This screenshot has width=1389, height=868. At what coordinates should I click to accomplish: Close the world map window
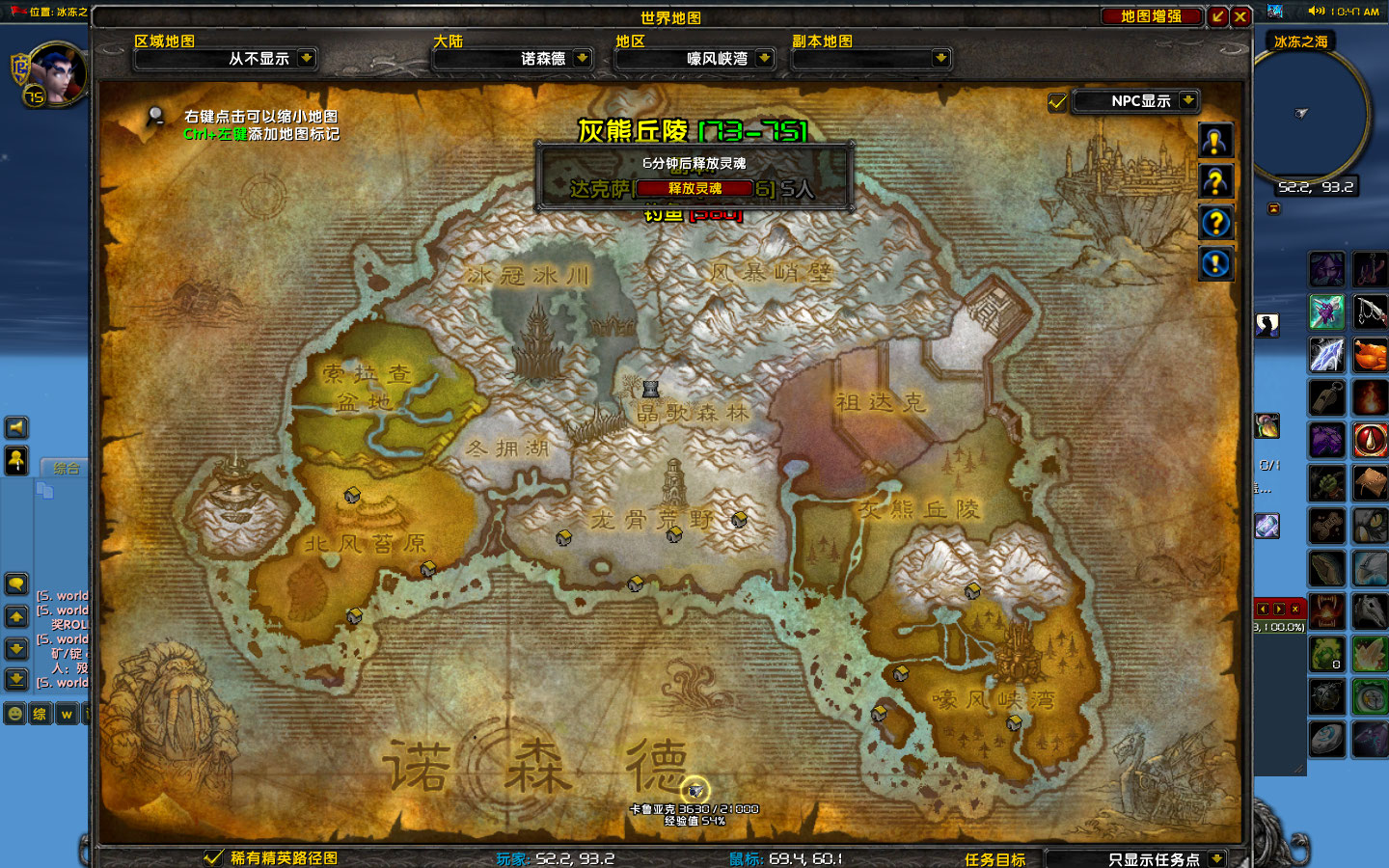[1241, 16]
